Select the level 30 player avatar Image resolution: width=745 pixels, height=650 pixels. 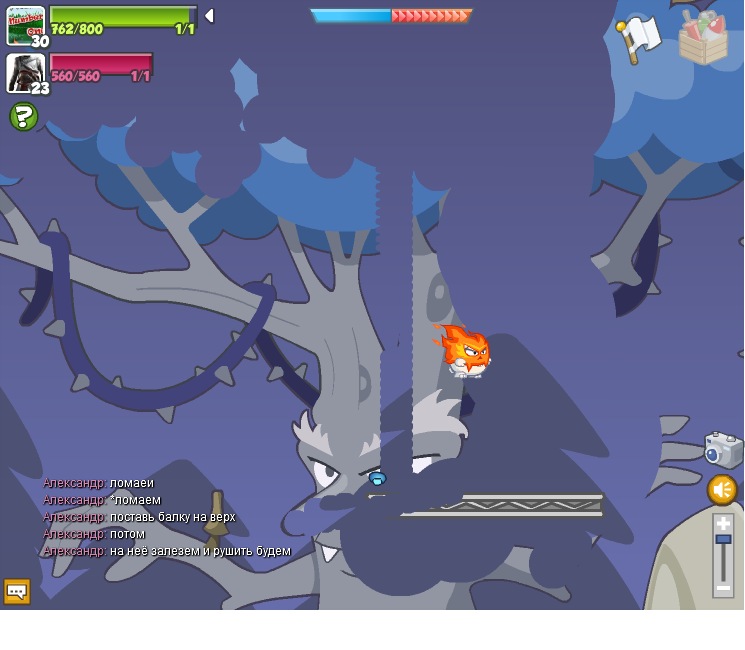[x=25, y=25]
